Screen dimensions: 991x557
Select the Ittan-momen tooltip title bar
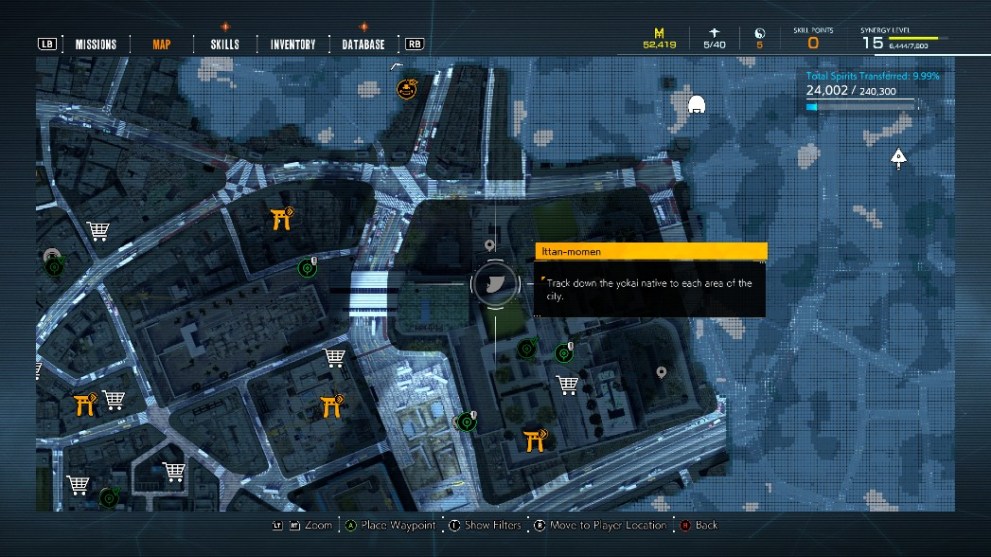651,252
